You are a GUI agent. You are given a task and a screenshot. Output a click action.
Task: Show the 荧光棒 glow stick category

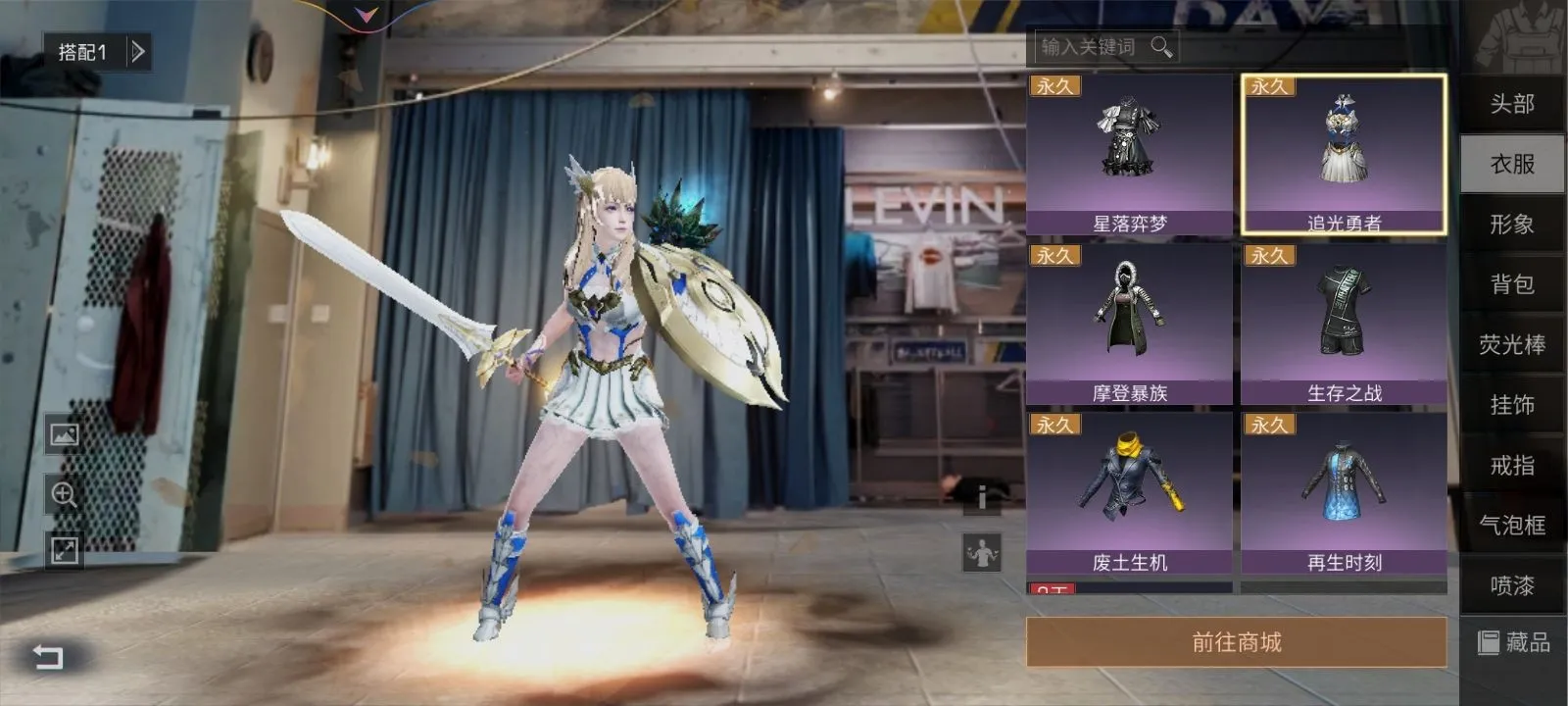coord(1511,345)
